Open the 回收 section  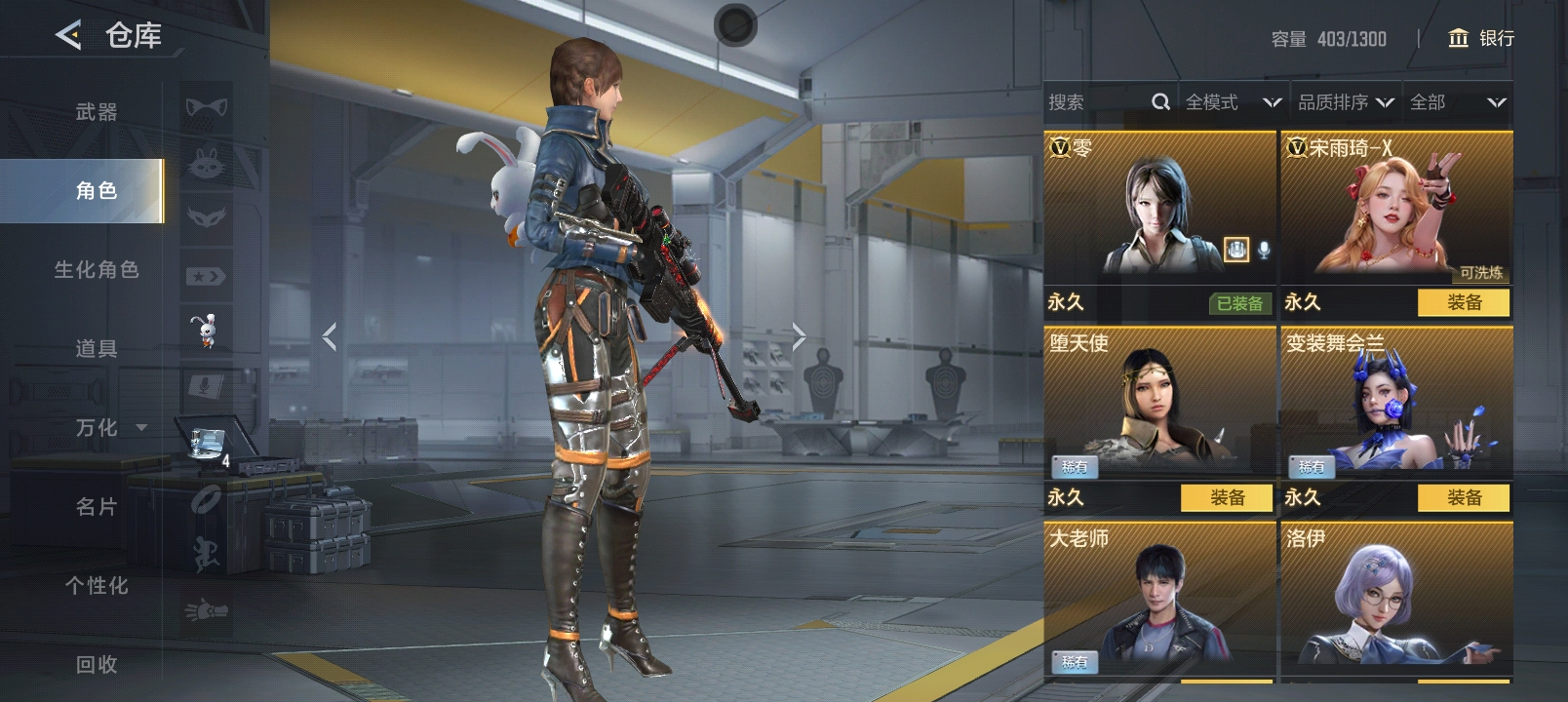(97, 664)
